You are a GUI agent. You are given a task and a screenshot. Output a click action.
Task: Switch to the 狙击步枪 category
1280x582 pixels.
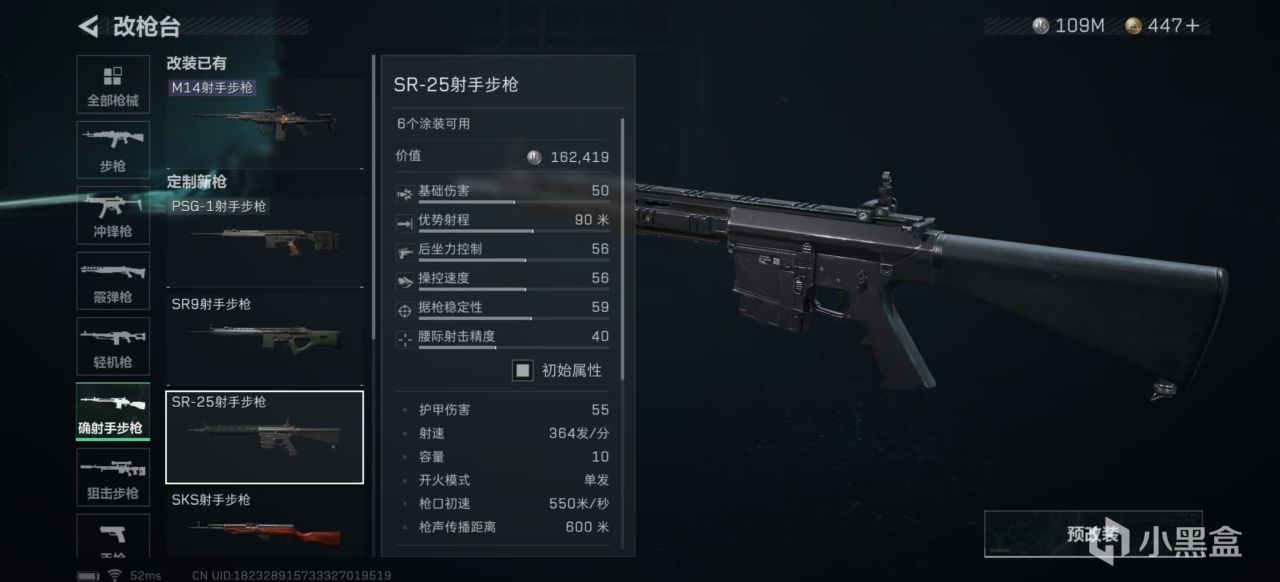tap(113, 477)
